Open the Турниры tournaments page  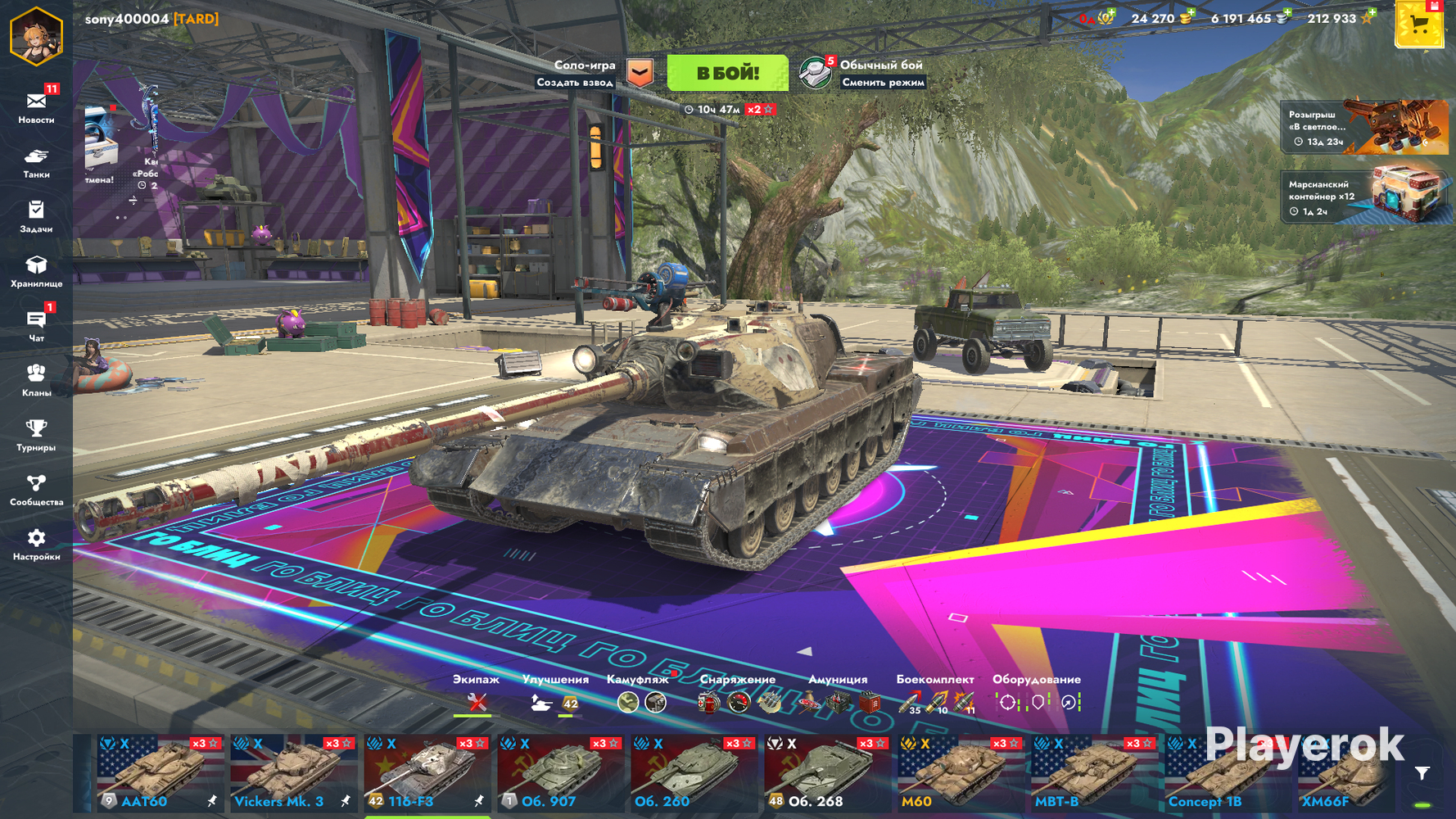36,435
